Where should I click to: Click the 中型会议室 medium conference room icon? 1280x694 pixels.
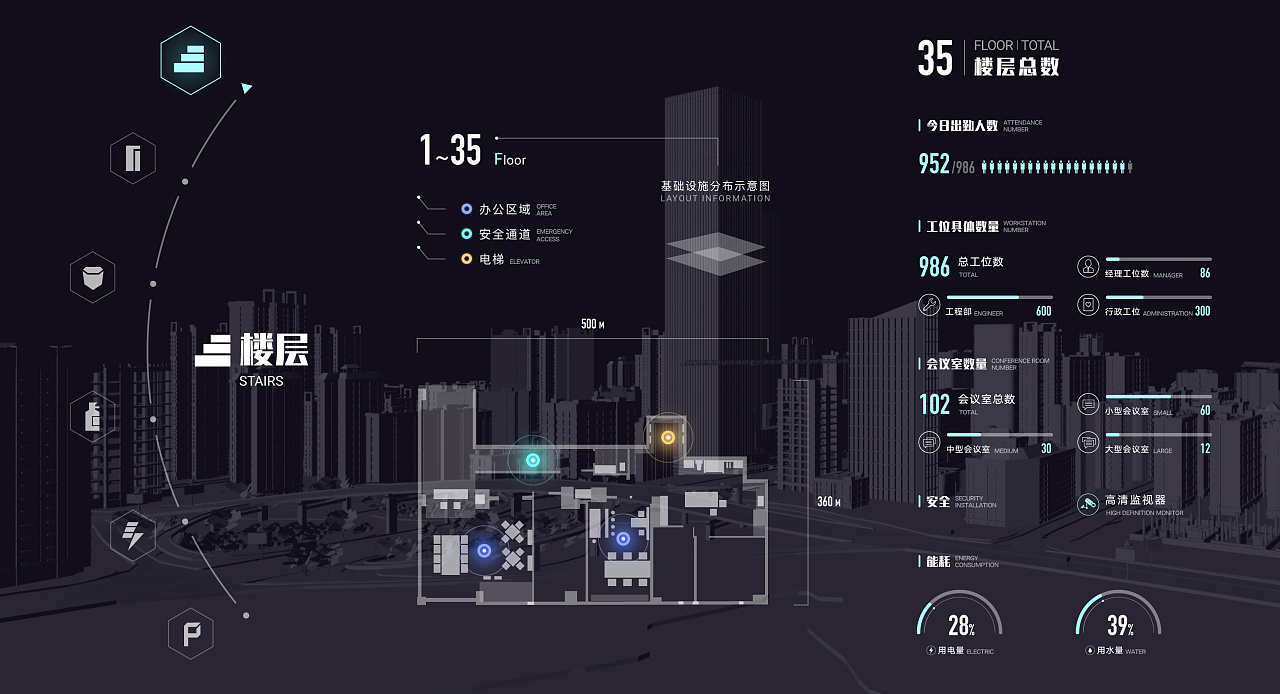click(x=929, y=443)
